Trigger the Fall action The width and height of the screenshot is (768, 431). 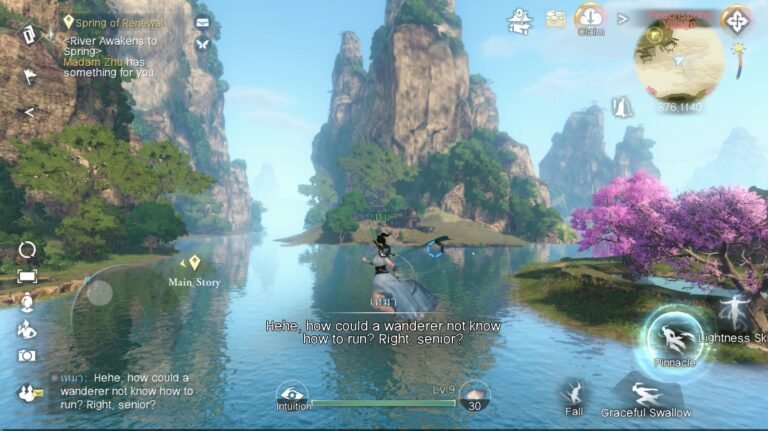tap(574, 392)
